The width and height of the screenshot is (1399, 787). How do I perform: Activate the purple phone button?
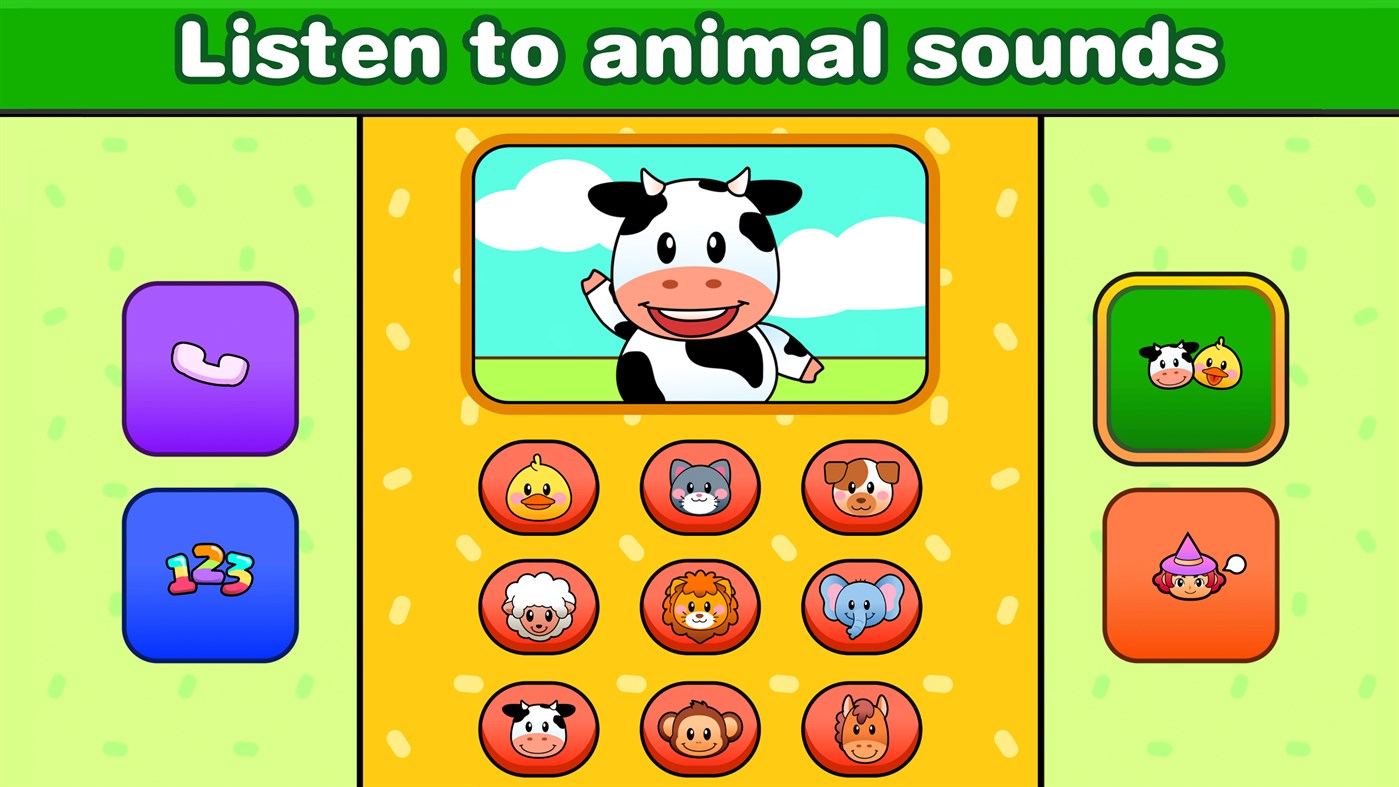(x=209, y=370)
